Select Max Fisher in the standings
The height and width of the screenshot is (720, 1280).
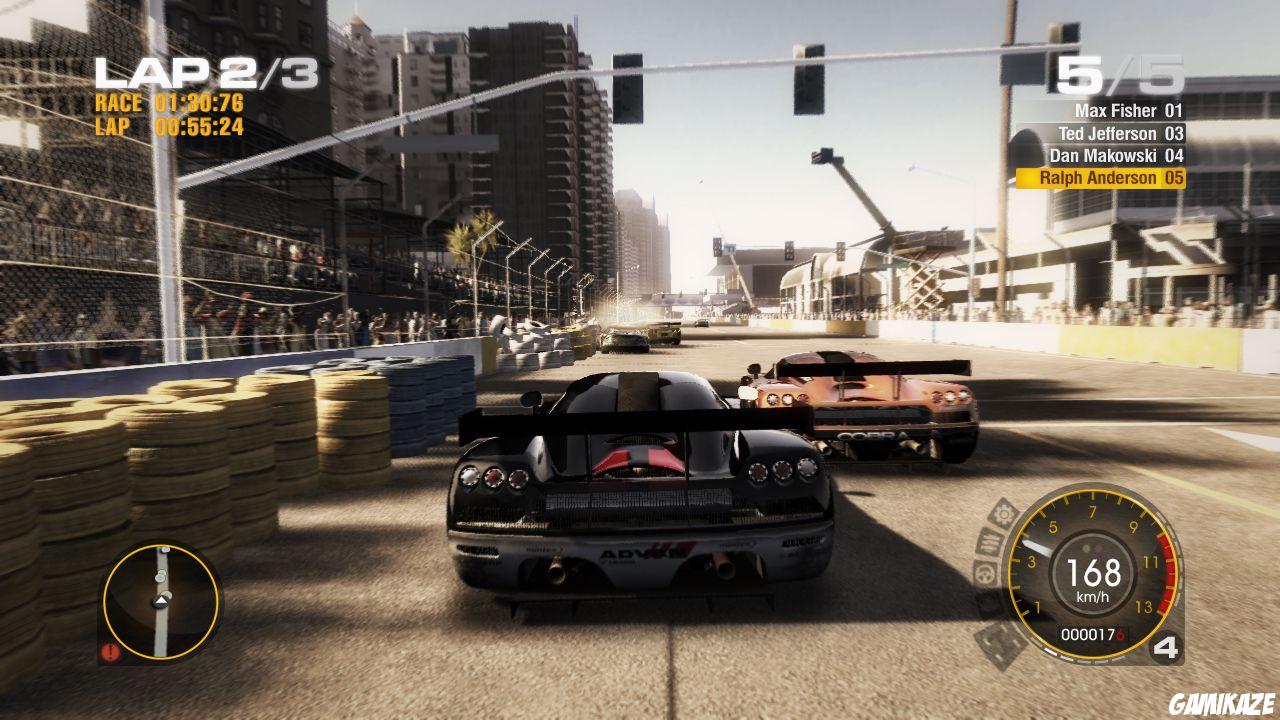pyautogui.click(x=1115, y=110)
